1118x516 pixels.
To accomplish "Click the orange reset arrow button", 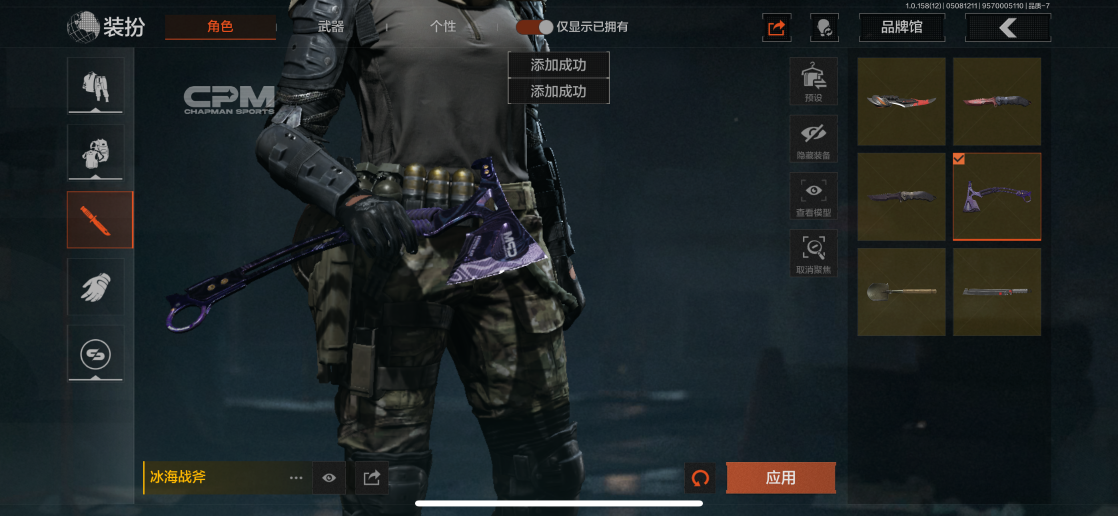I will 700,478.
